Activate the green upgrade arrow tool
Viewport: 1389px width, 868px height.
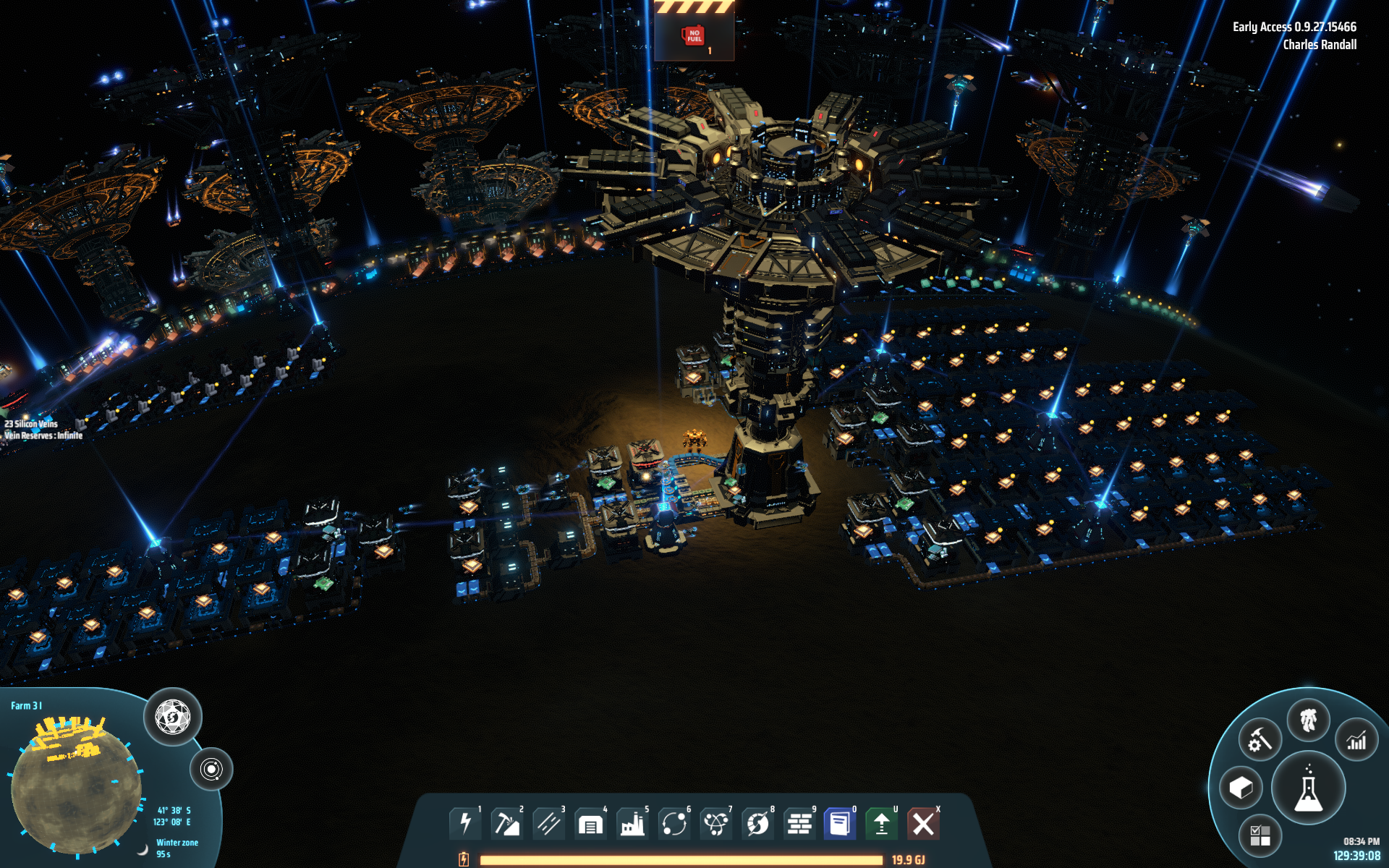coord(881,824)
